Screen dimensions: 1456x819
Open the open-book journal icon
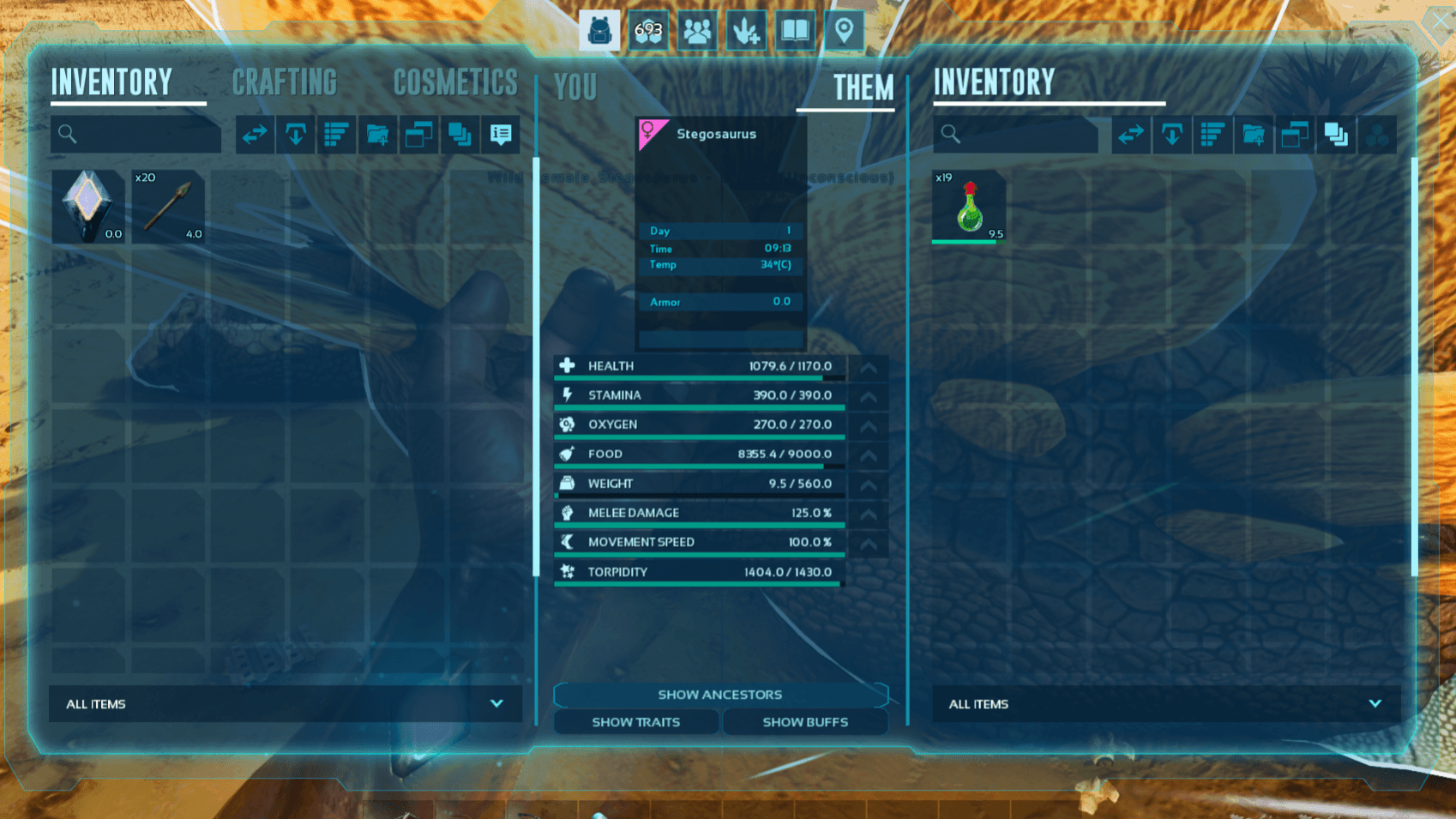click(x=795, y=32)
